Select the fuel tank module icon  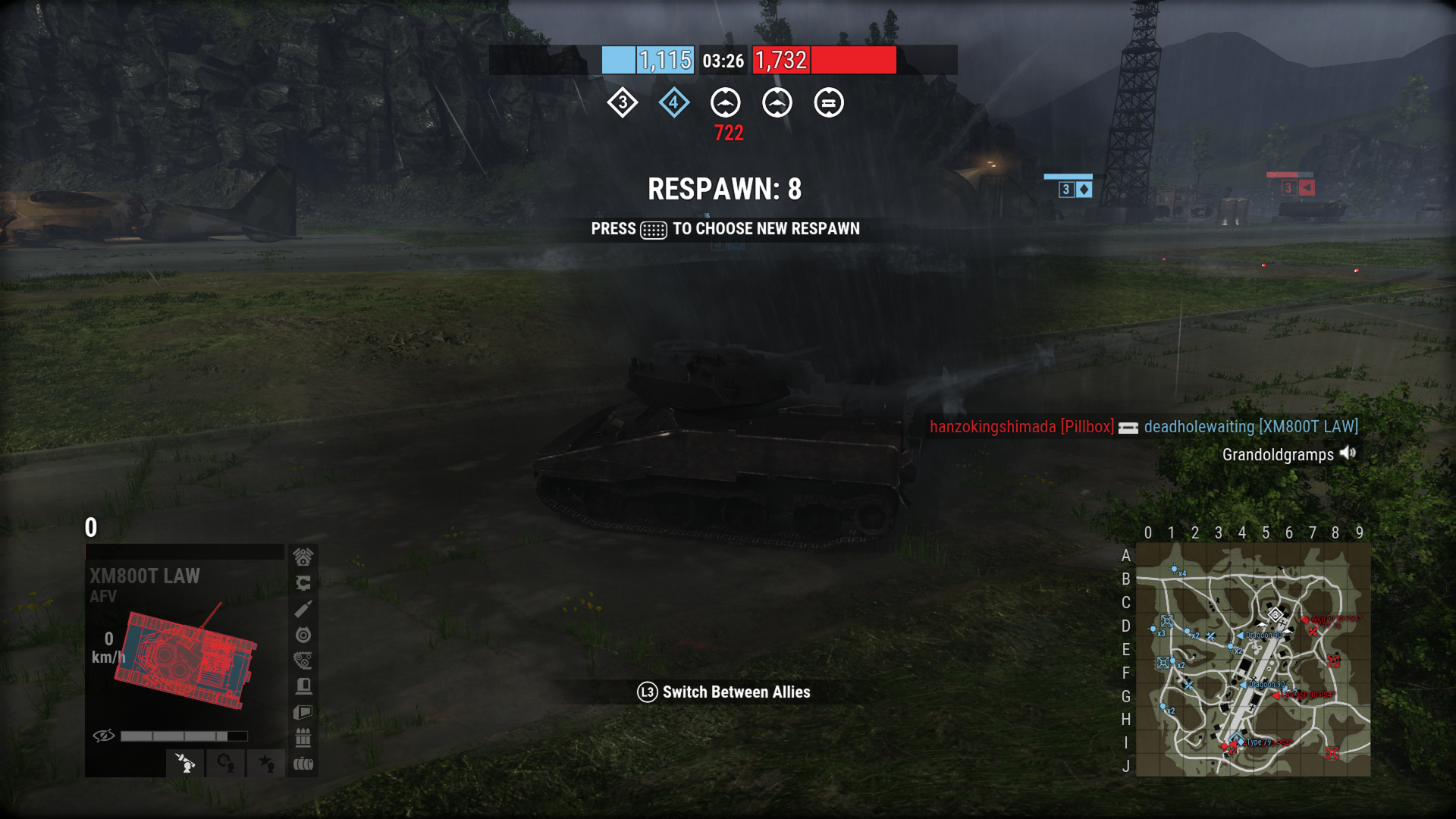point(303,764)
